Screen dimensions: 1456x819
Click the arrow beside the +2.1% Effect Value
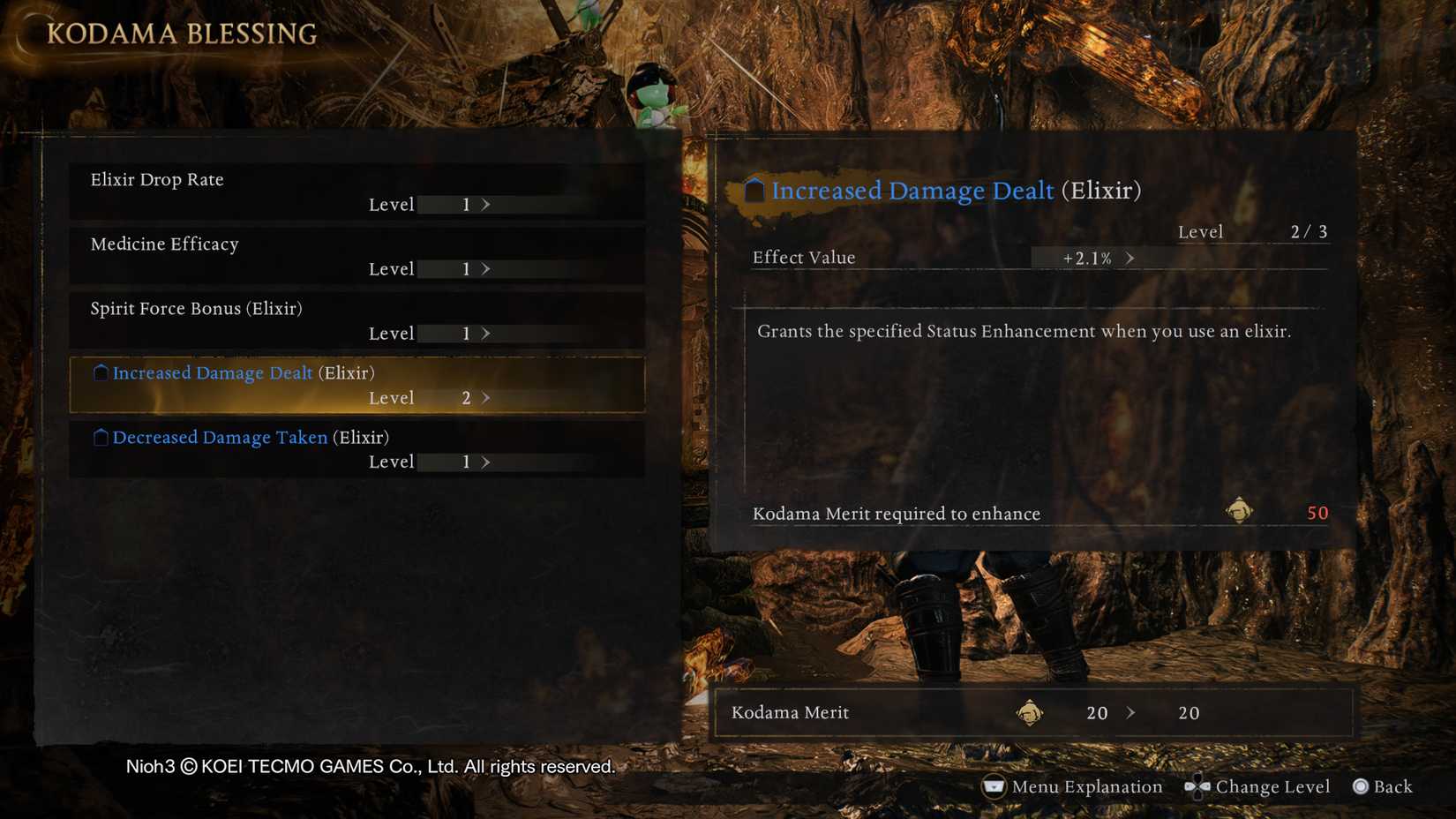coord(1130,258)
